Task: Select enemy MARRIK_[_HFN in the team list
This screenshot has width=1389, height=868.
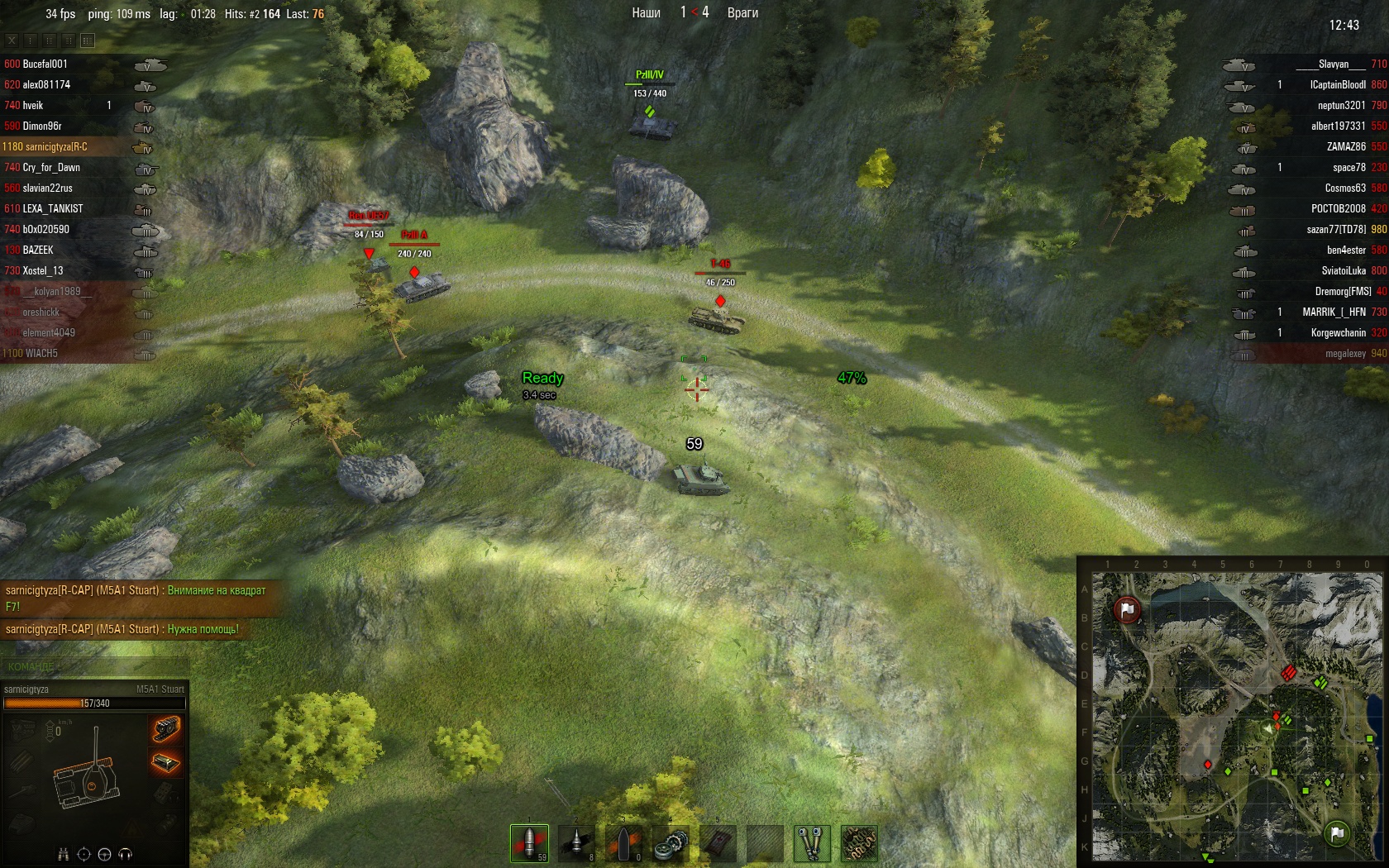Action: point(1334,312)
